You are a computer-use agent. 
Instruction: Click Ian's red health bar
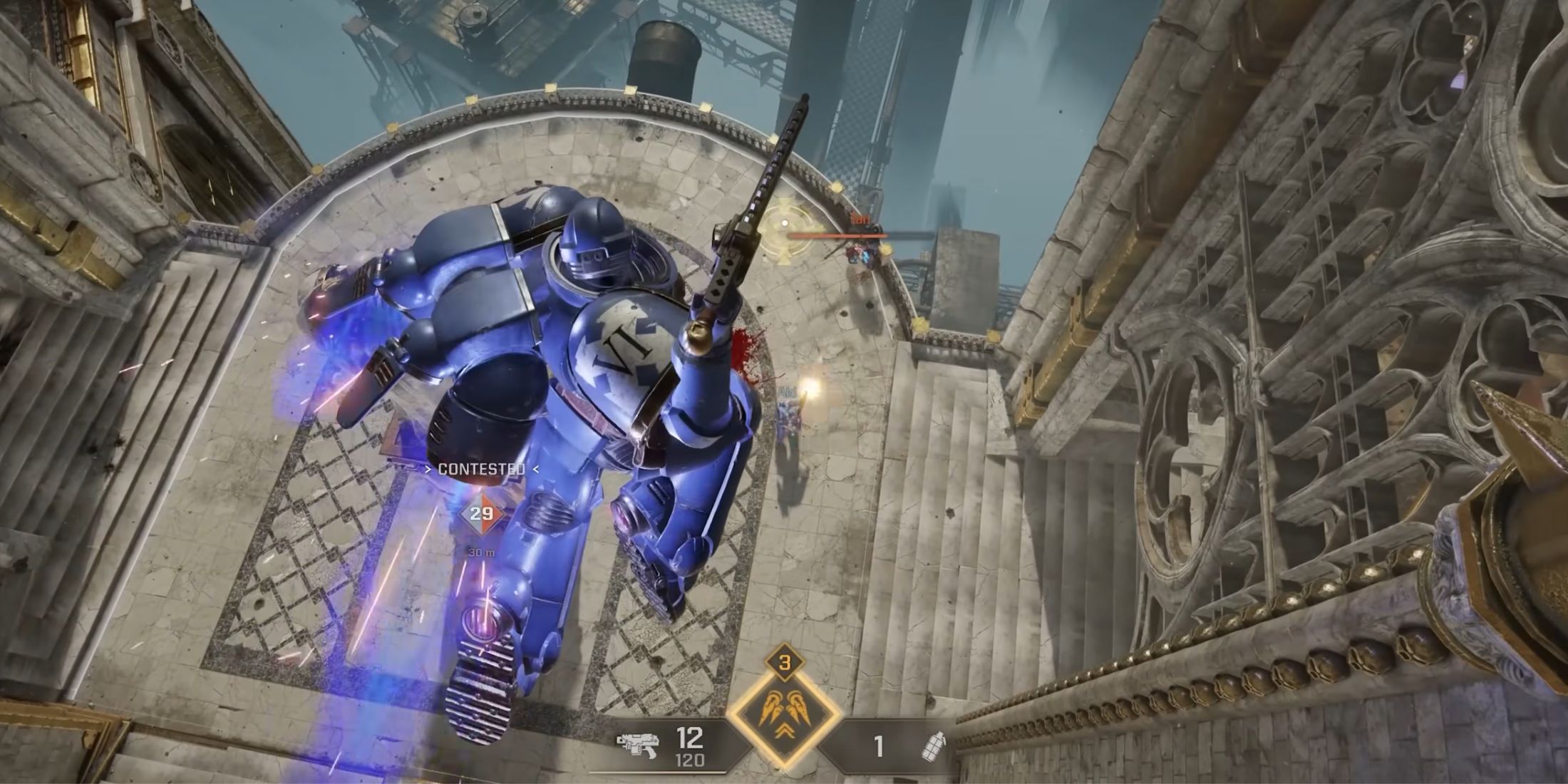pyautogui.click(x=837, y=235)
